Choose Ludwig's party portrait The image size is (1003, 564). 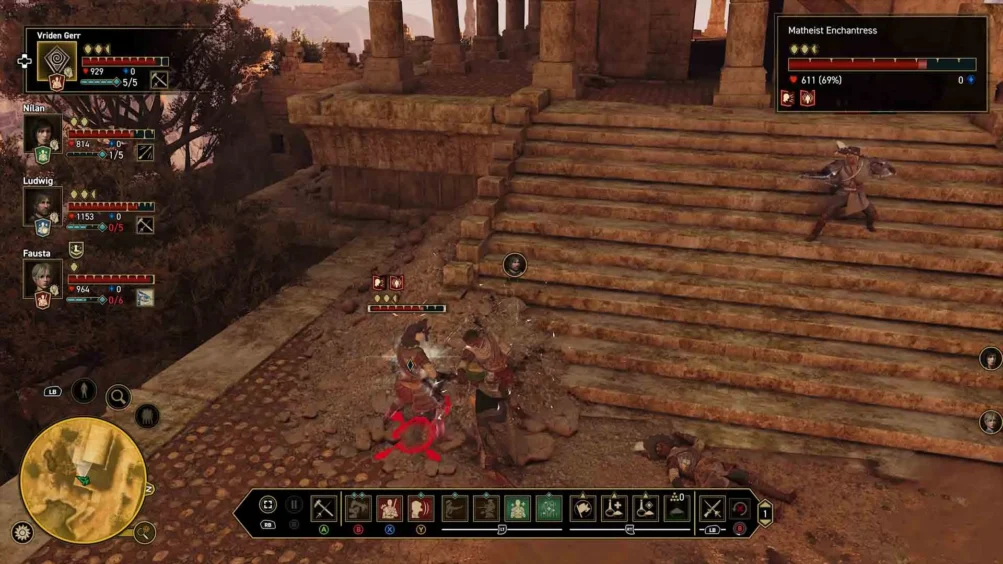[43, 205]
